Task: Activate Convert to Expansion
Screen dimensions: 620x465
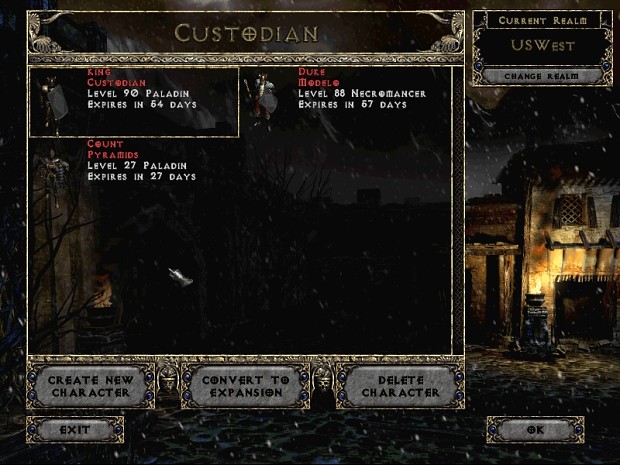Action: coord(246,387)
